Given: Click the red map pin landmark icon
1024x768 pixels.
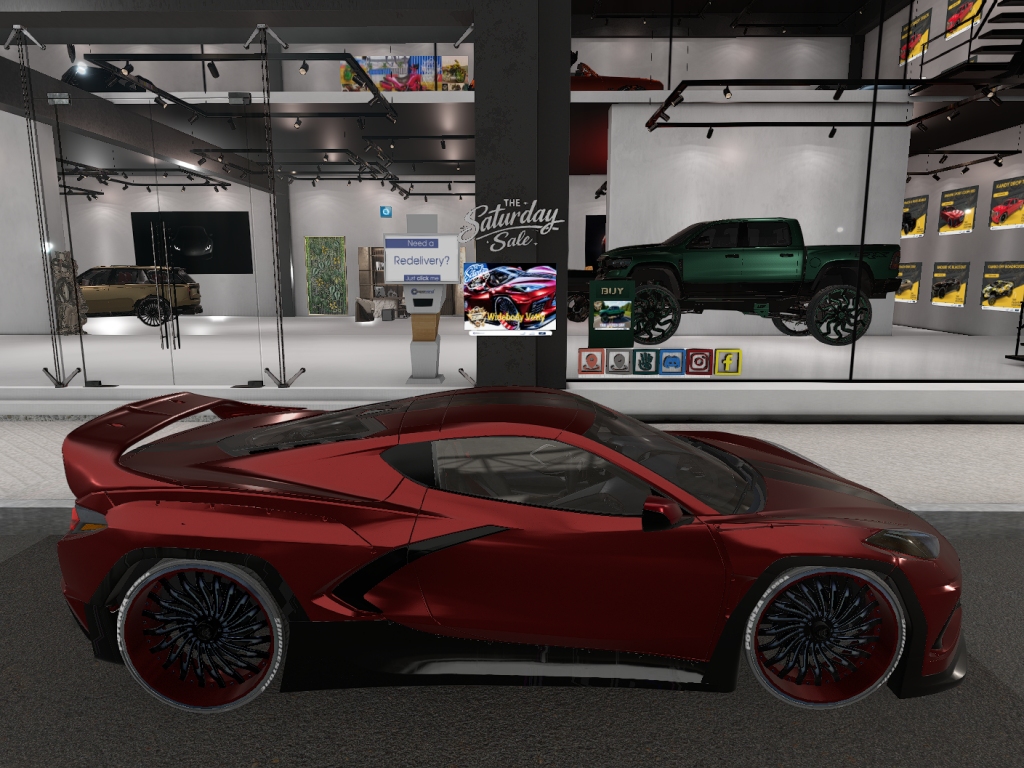Looking at the screenshot, I should coord(591,361).
